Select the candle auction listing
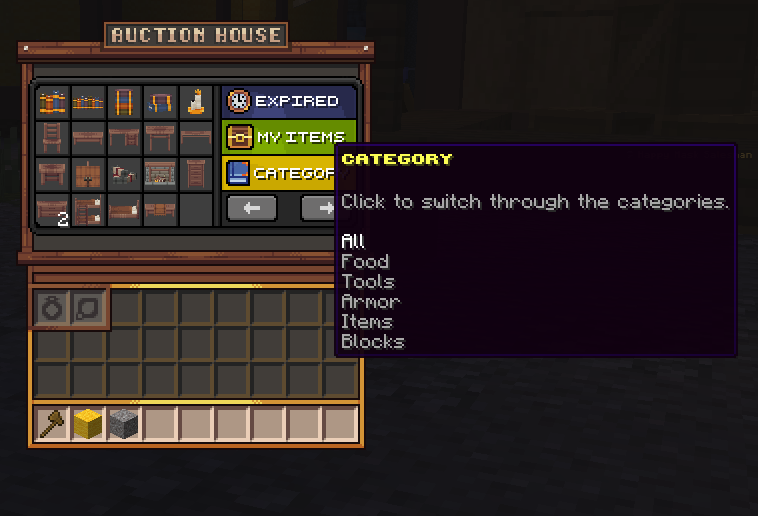The height and width of the screenshot is (516, 758). coord(196,101)
